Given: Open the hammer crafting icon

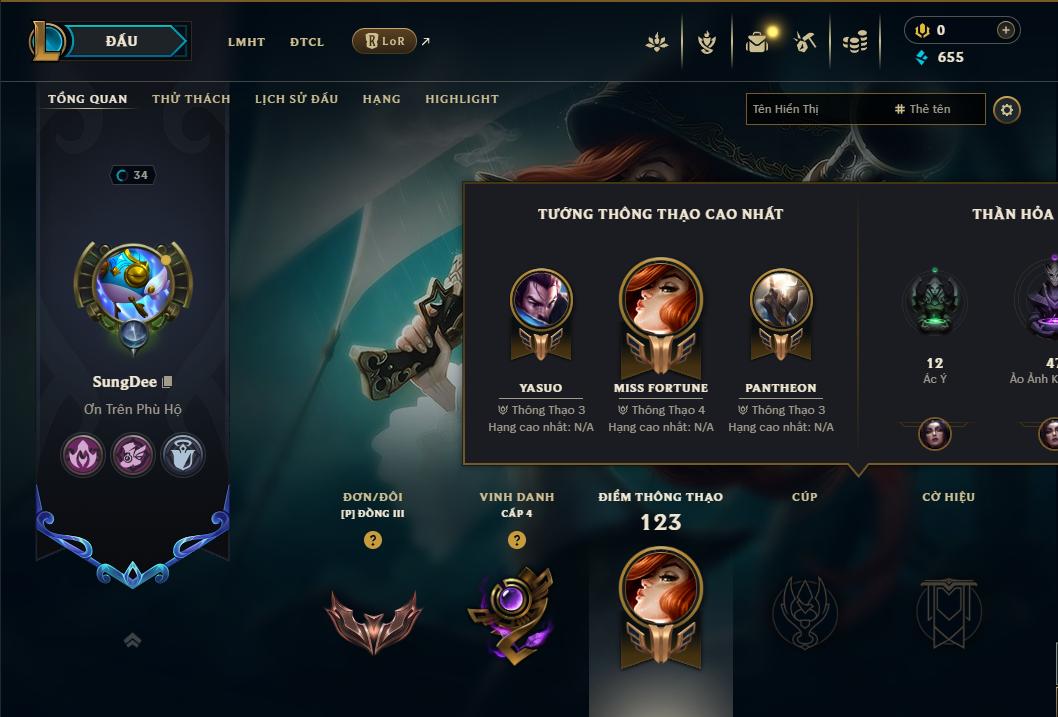Looking at the screenshot, I should (805, 42).
